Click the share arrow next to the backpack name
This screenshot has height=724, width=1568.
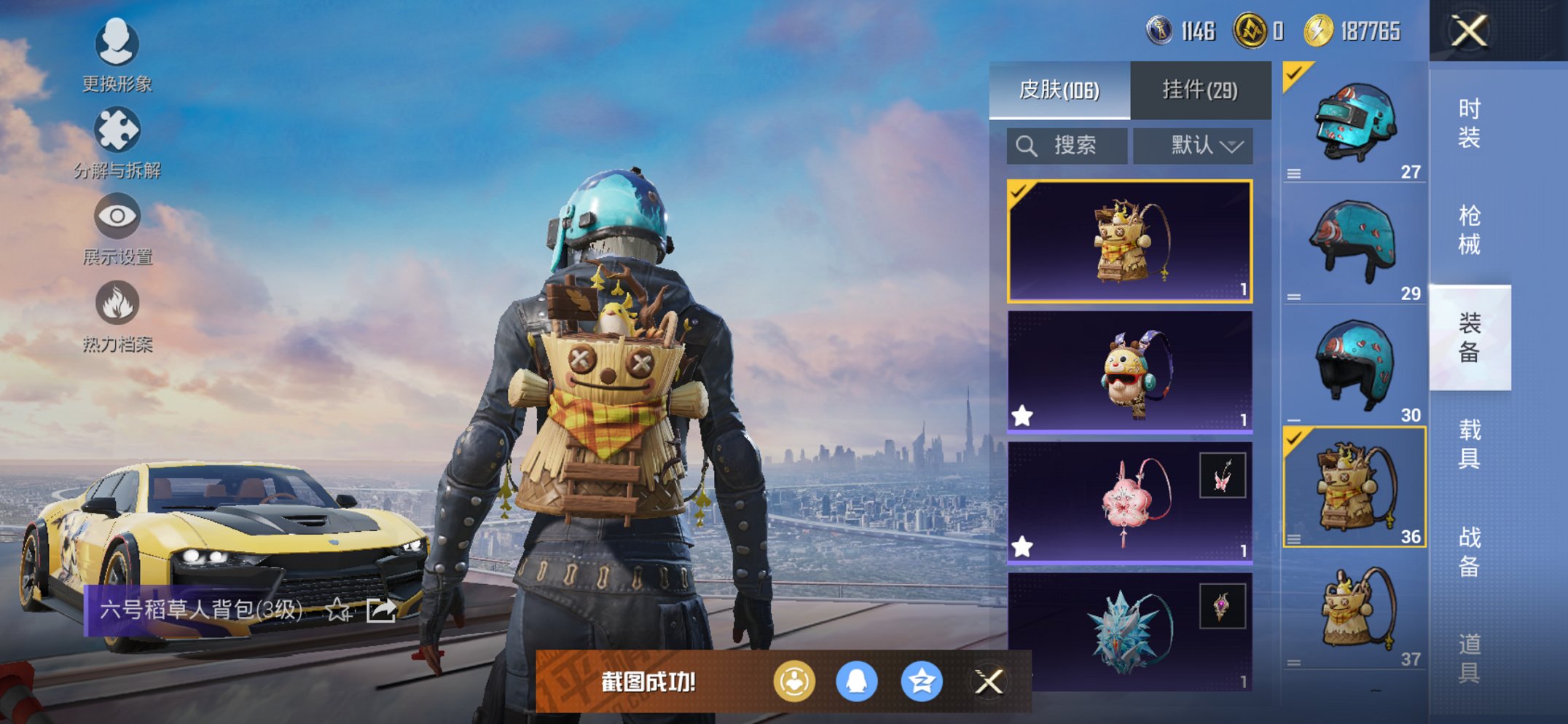click(380, 611)
